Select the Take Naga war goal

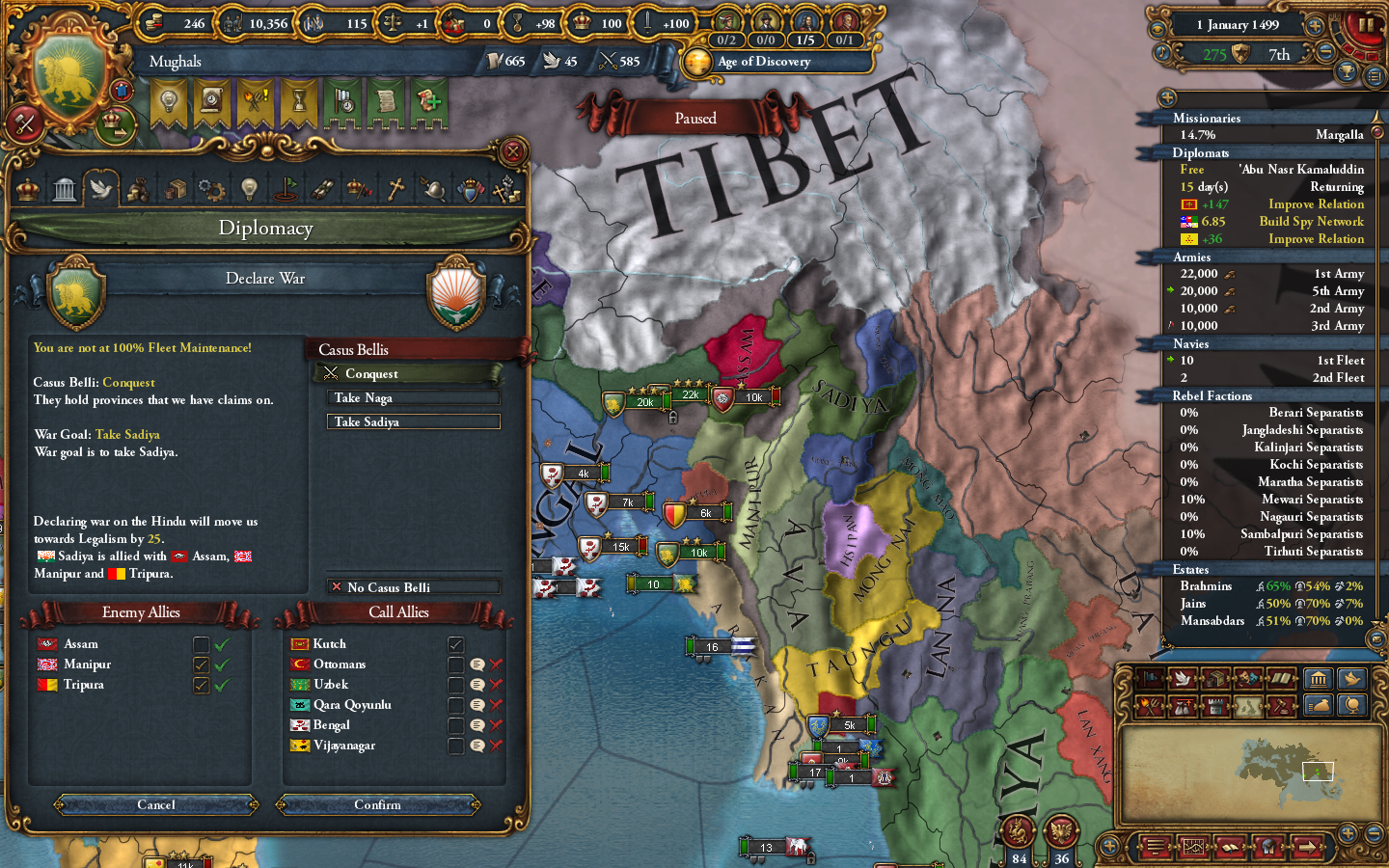pos(413,397)
